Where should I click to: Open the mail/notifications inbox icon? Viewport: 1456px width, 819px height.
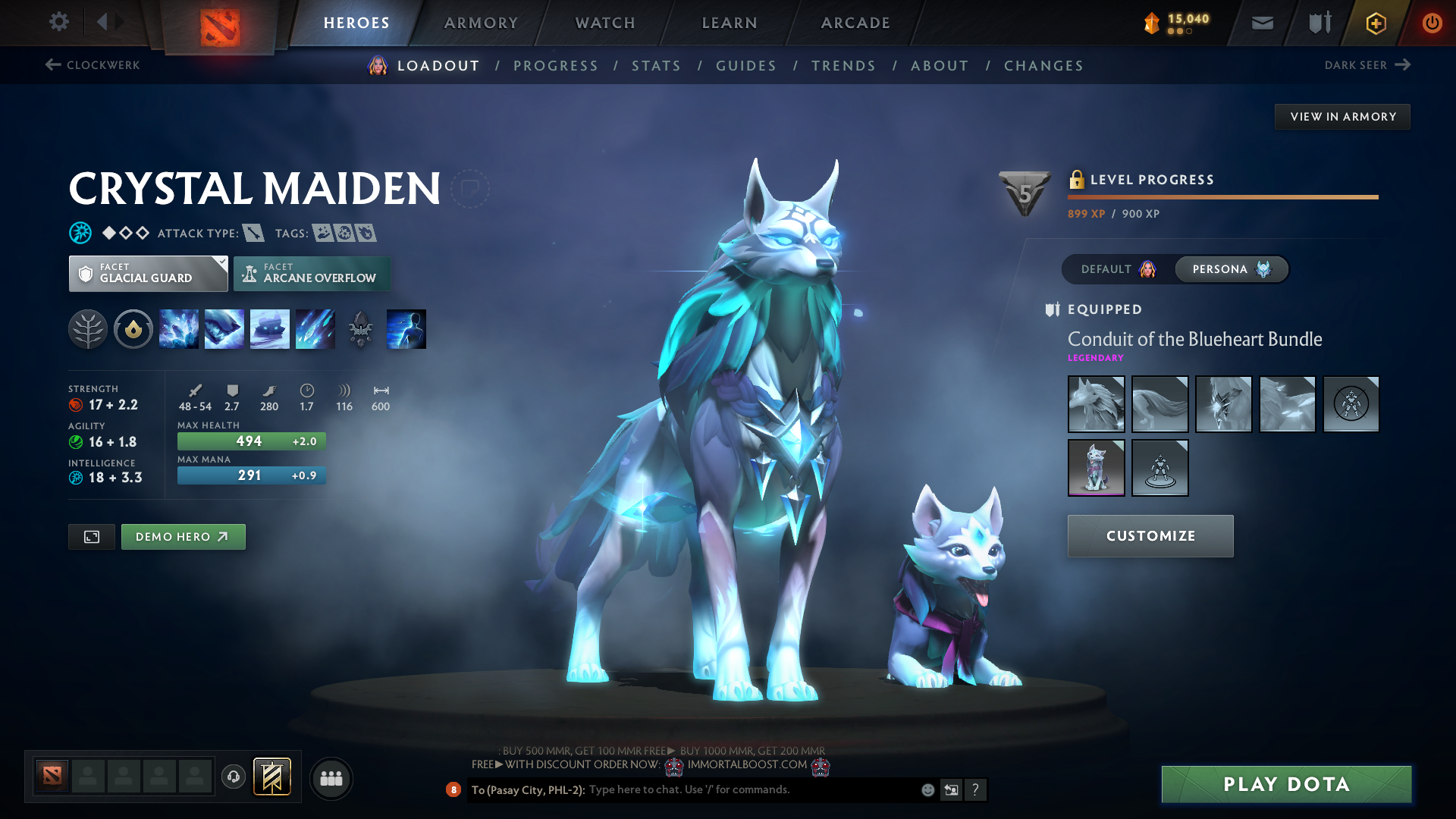(x=1261, y=23)
